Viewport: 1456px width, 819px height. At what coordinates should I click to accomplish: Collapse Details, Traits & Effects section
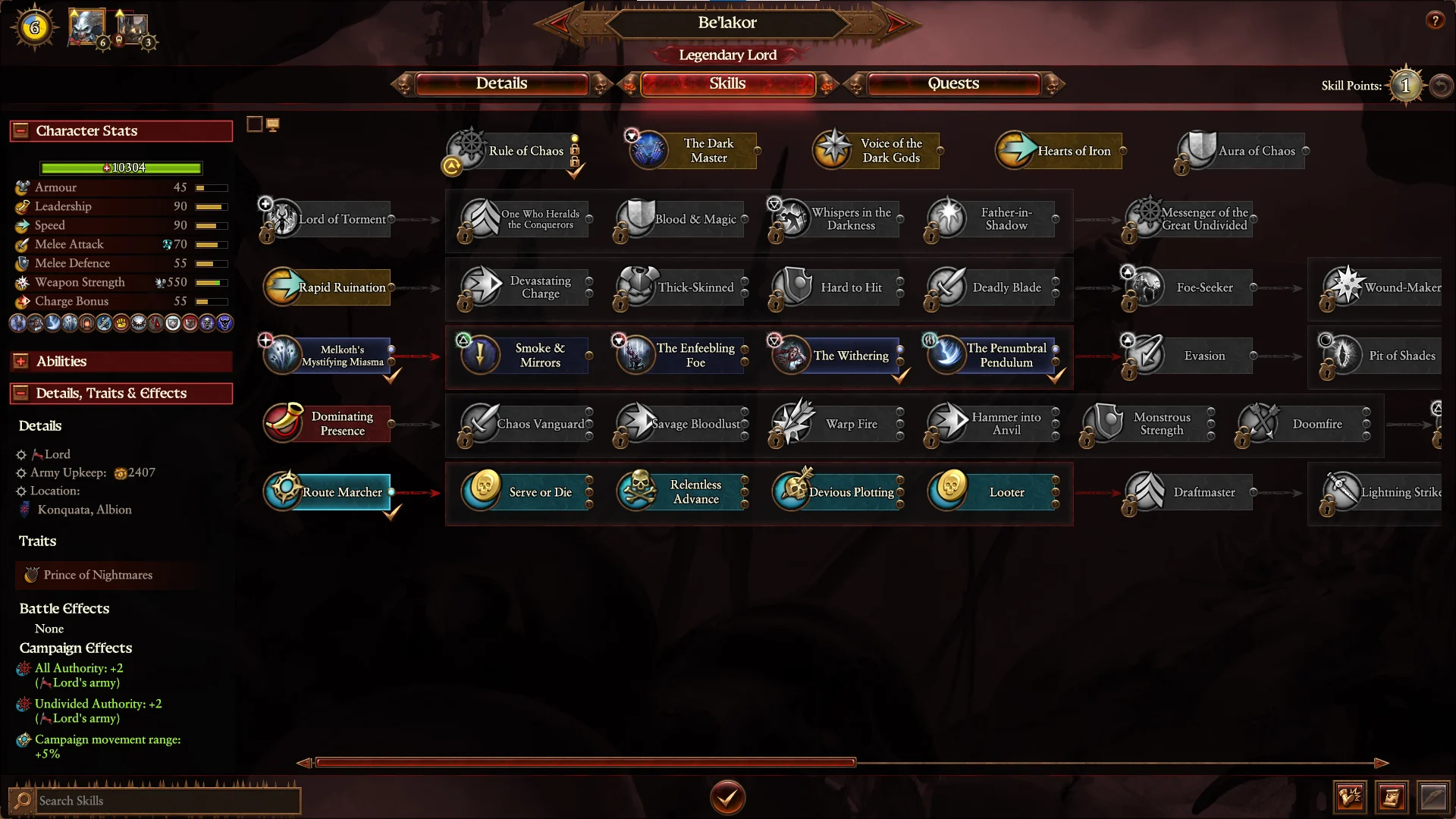(x=21, y=394)
